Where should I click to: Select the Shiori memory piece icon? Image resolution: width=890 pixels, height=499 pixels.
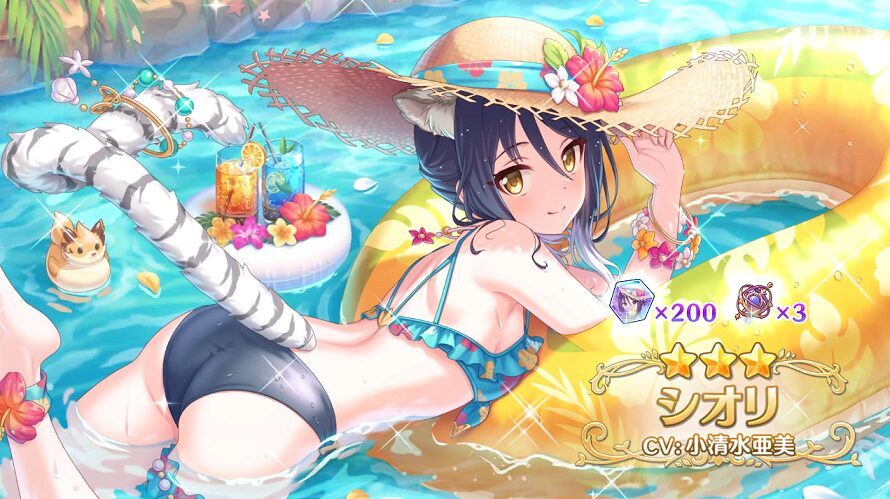point(628,311)
